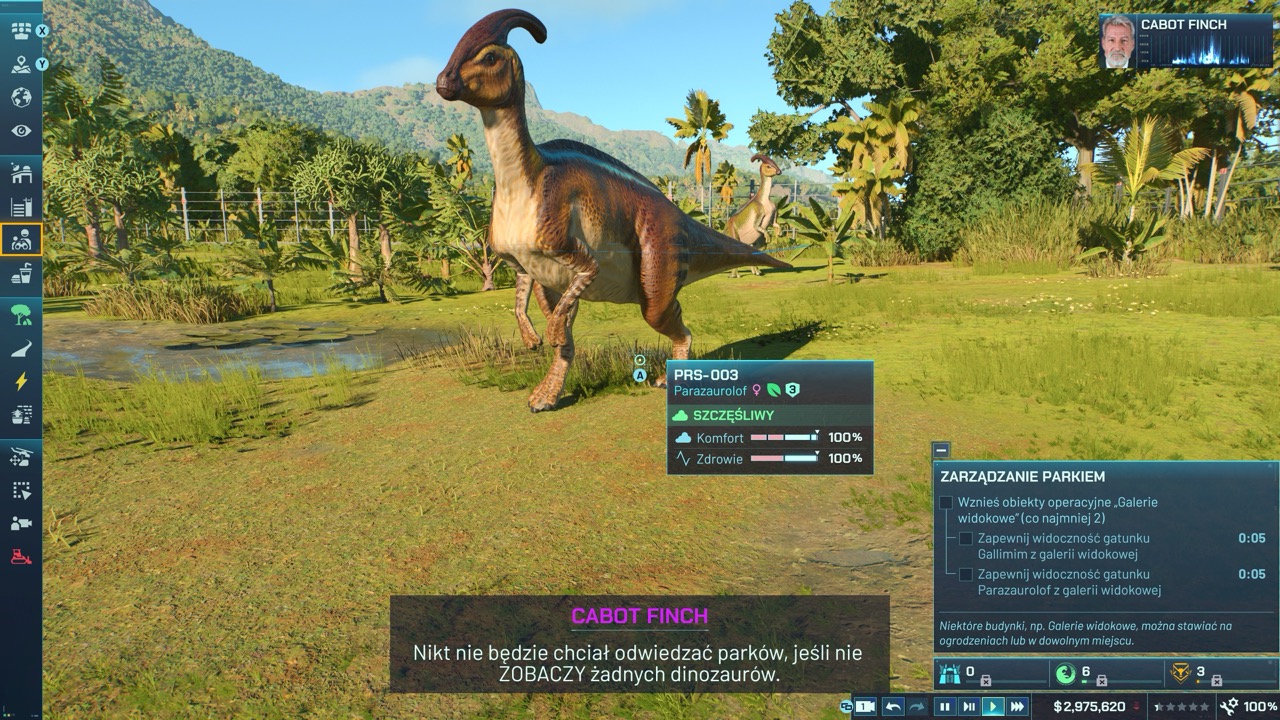Select the paths tool
Image resolution: width=1280 pixels, height=720 pixels.
tap(21, 349)
